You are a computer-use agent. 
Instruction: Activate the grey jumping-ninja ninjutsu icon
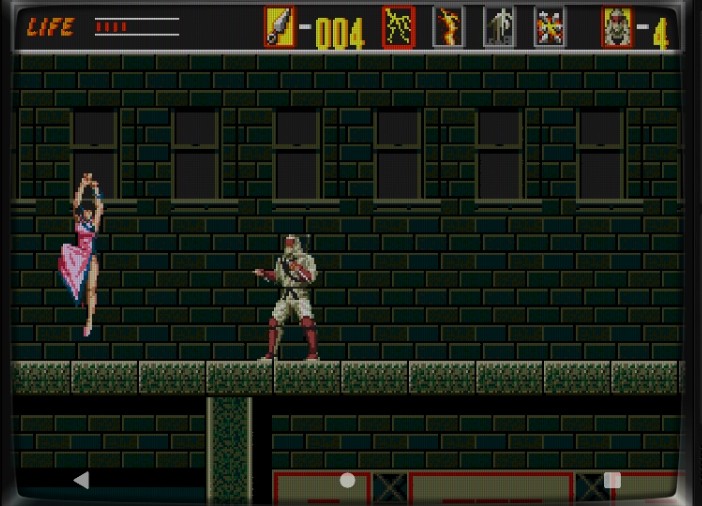499,27
